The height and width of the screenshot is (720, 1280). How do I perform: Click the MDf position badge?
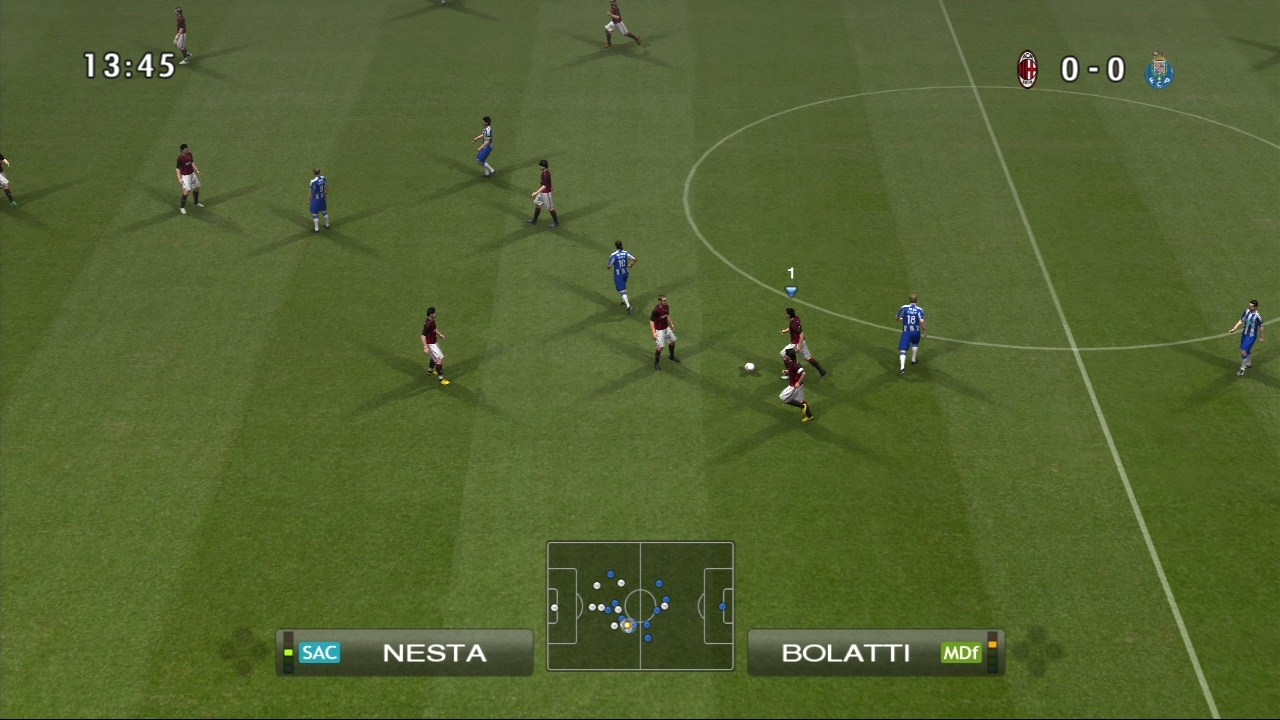pos(960,653)
